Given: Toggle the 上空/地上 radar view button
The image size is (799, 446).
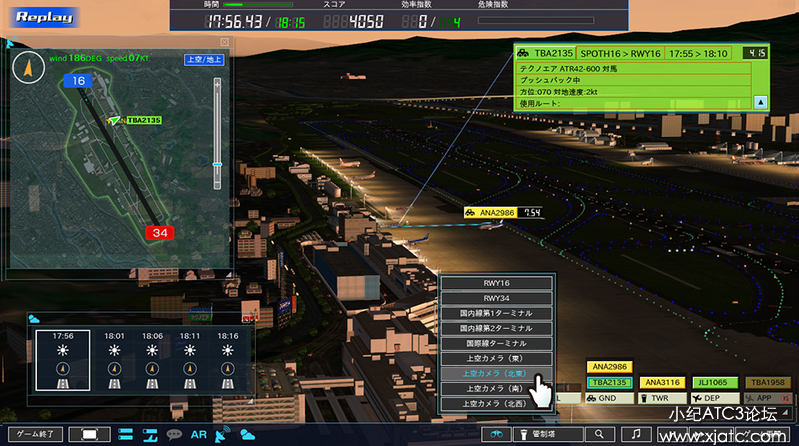Looking at the screenshot, I should click(x=203, y=60).
